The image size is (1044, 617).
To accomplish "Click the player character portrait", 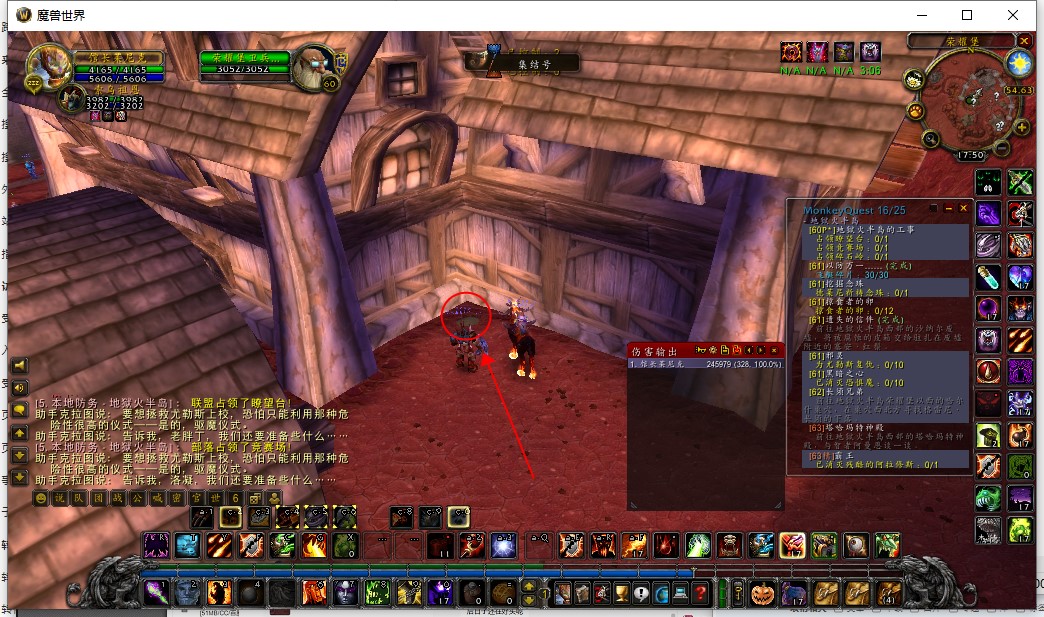I will pos(47,67).
